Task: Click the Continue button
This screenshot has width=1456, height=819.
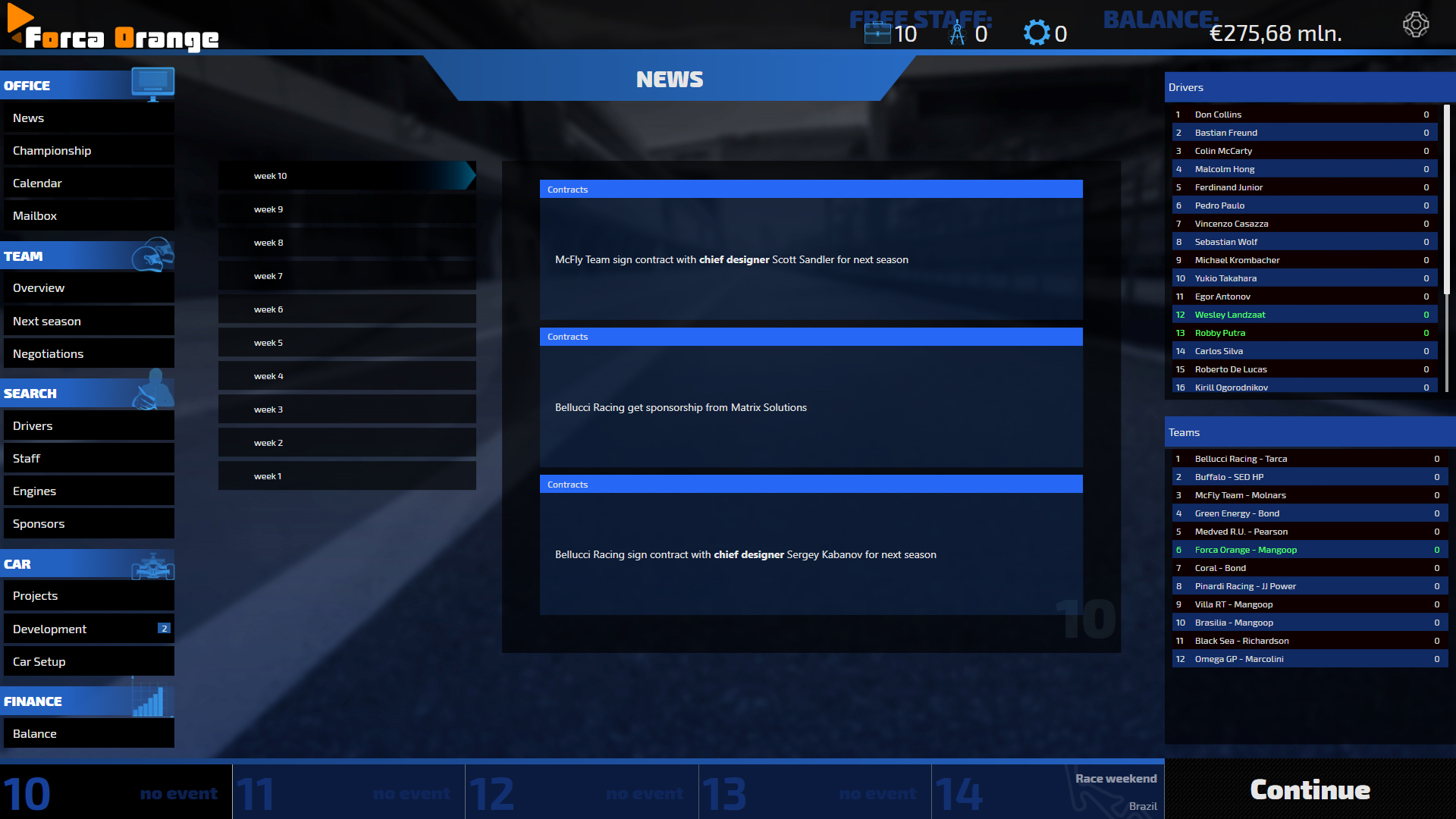Action: [x=1310, y=790]
